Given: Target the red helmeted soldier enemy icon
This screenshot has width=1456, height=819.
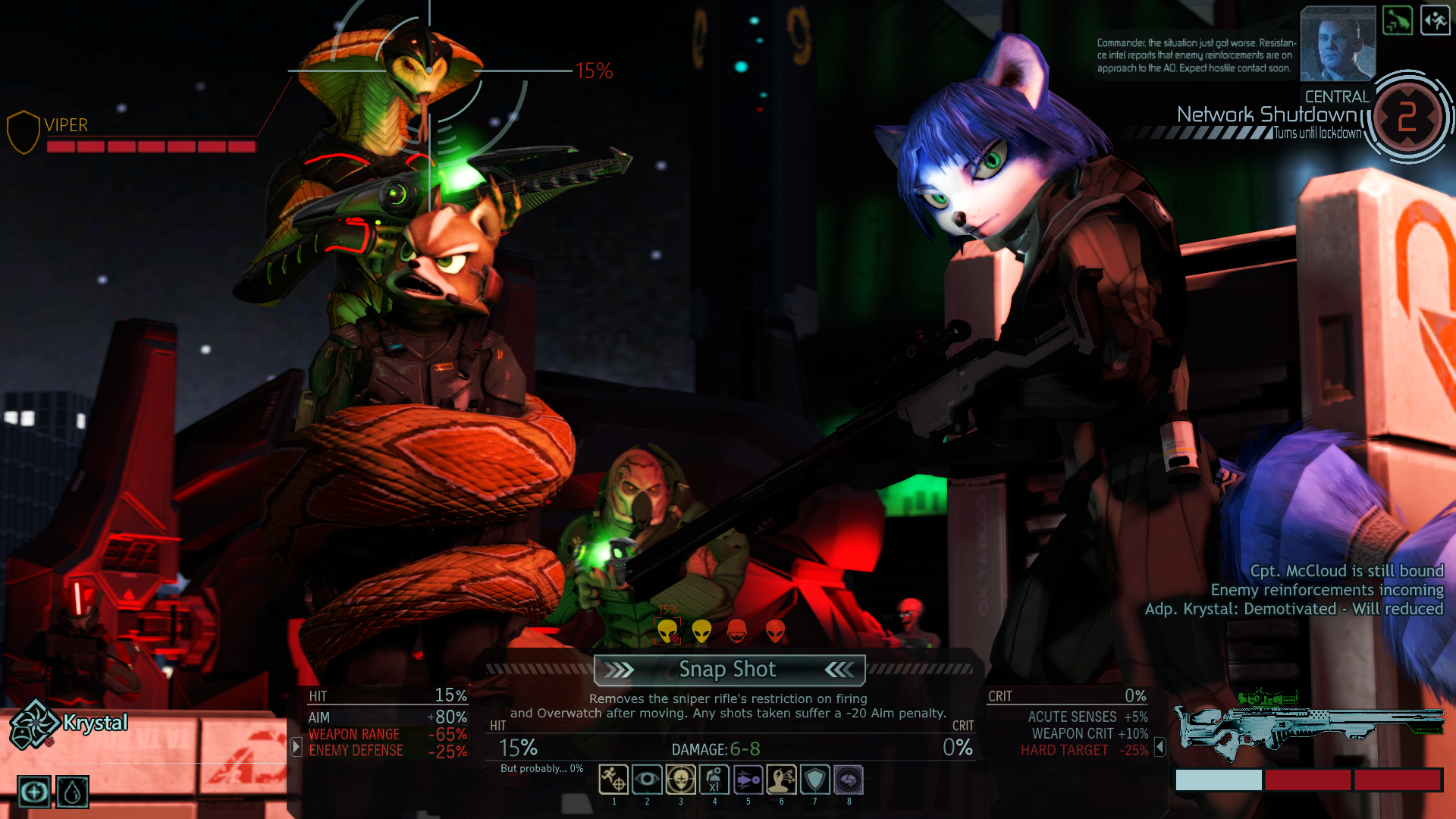Looking at the screenshot, I should (736, 631).
